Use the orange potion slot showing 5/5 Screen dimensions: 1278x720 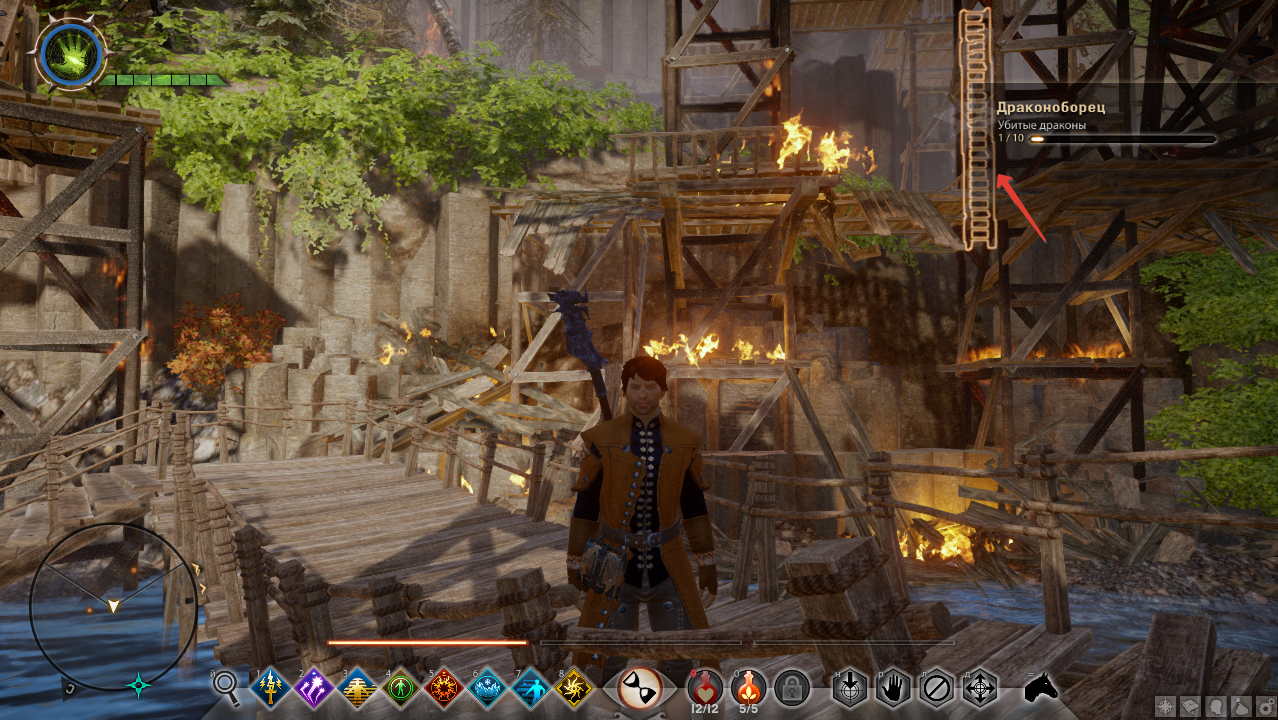748,686
